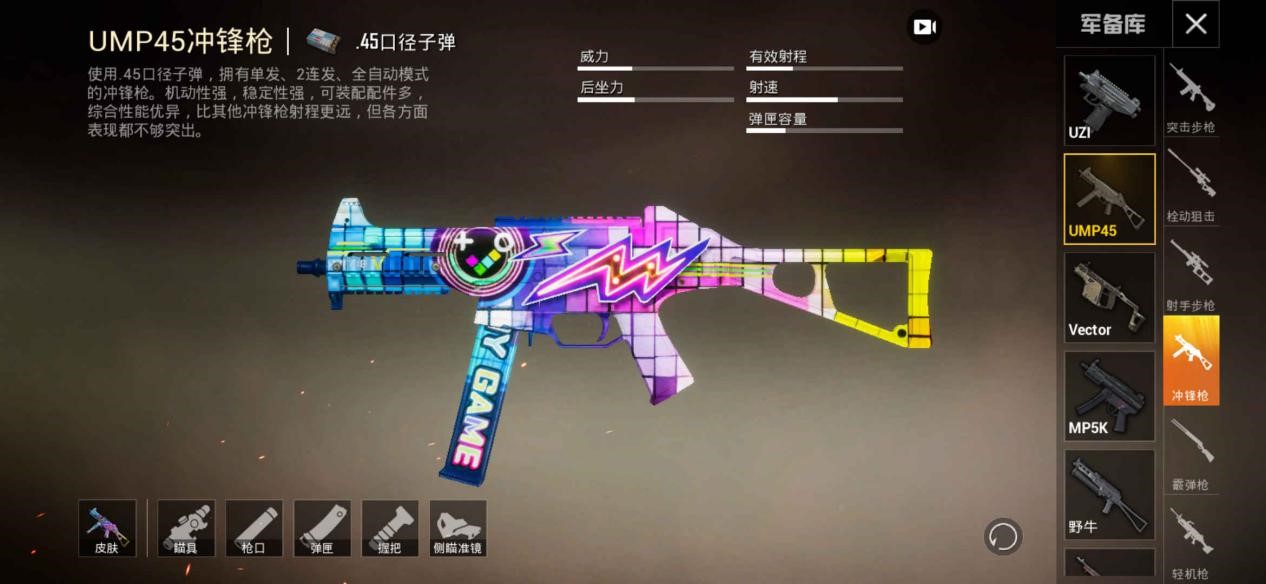
Task: Switch to the 霰弹枪 category
Action: tap(1190, 452)
